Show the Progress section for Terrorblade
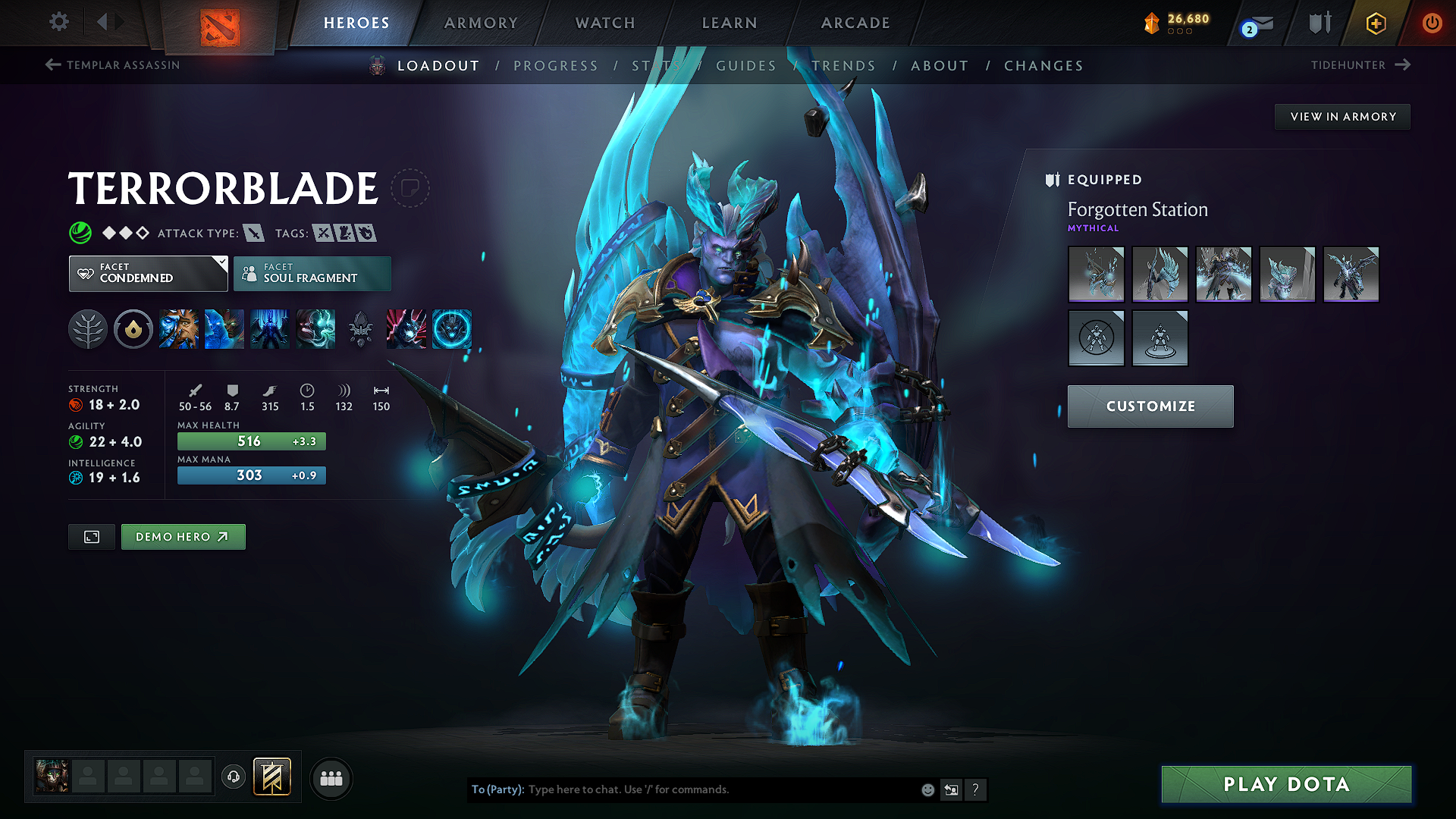The height and width of the screenshot is (819, 1456). (x=556, y=66)
